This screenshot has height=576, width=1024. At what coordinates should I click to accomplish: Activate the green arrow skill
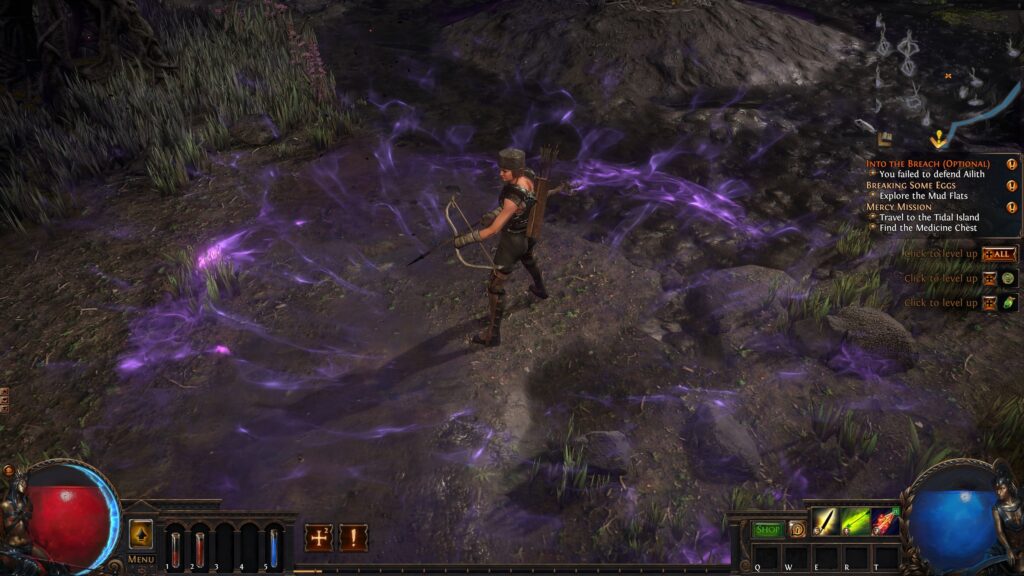click(x=855, y=521)
